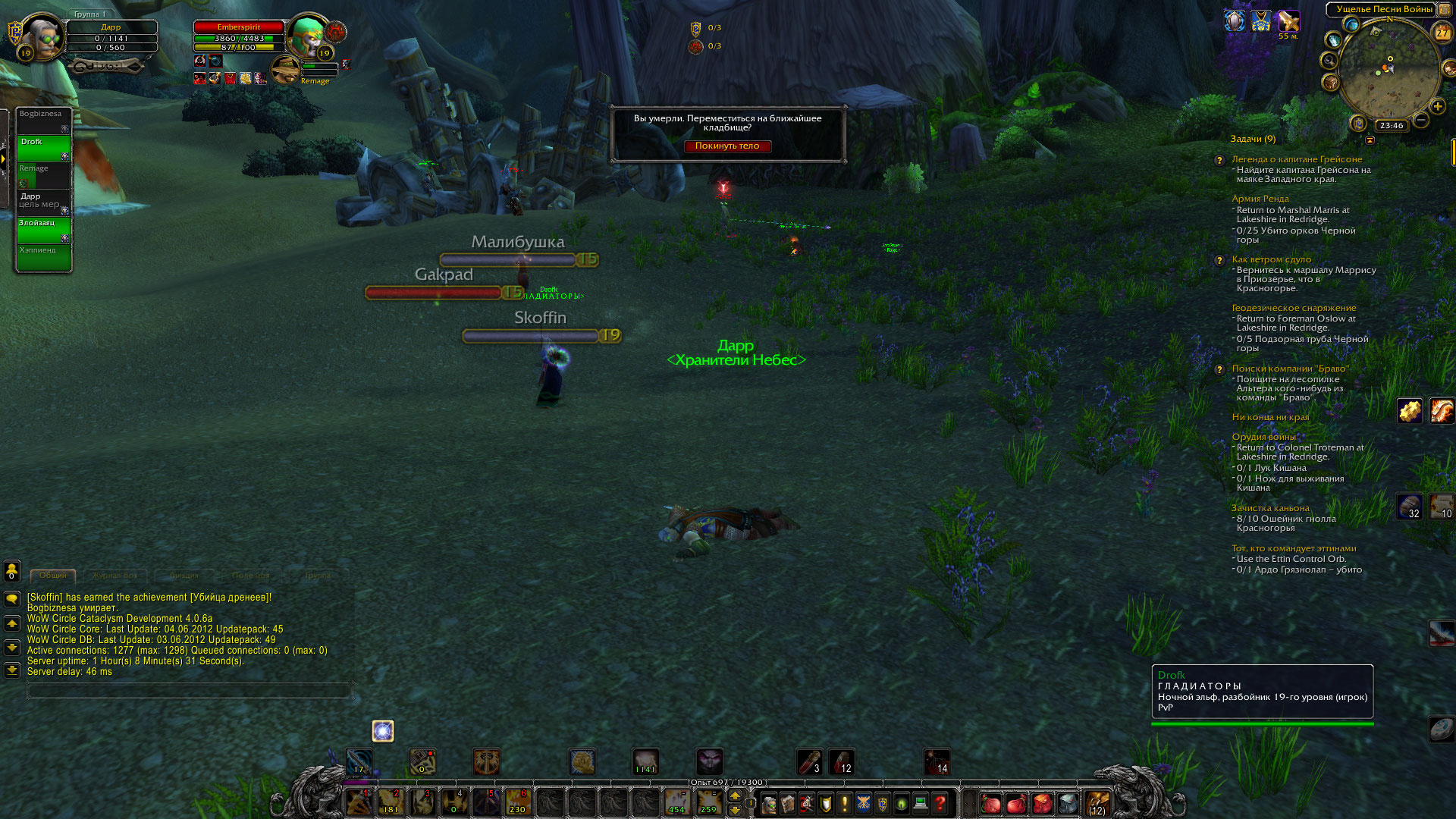
Task: Open the main backpack showing (12)
Action: point(1097,802)
